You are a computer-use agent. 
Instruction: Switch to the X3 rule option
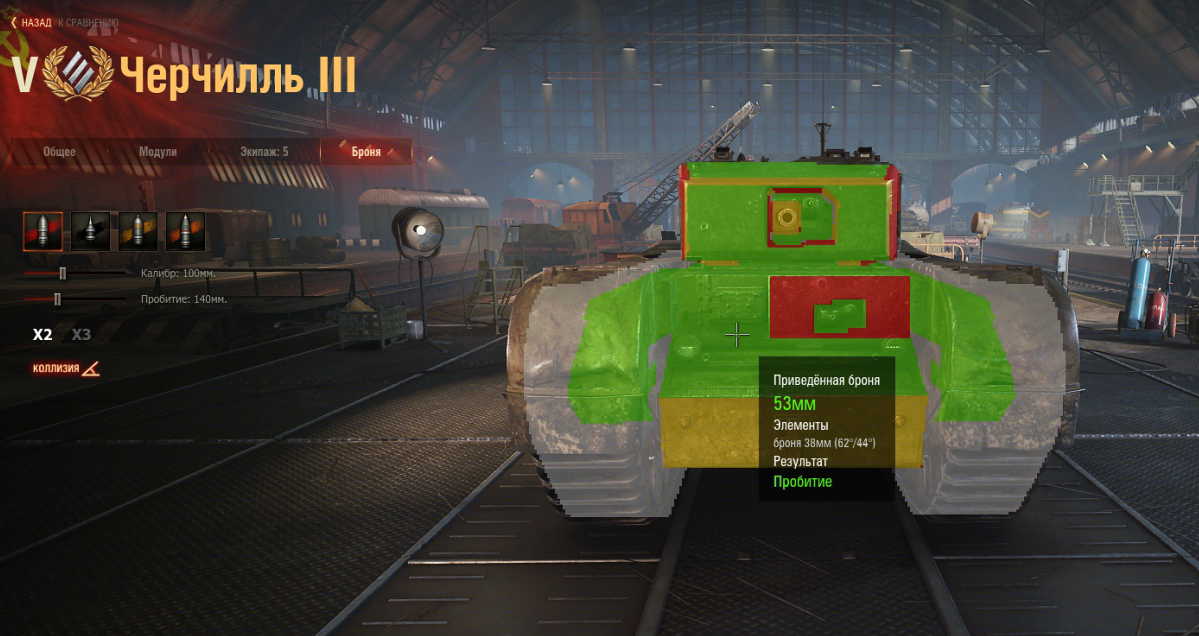(x=81, y=335)
